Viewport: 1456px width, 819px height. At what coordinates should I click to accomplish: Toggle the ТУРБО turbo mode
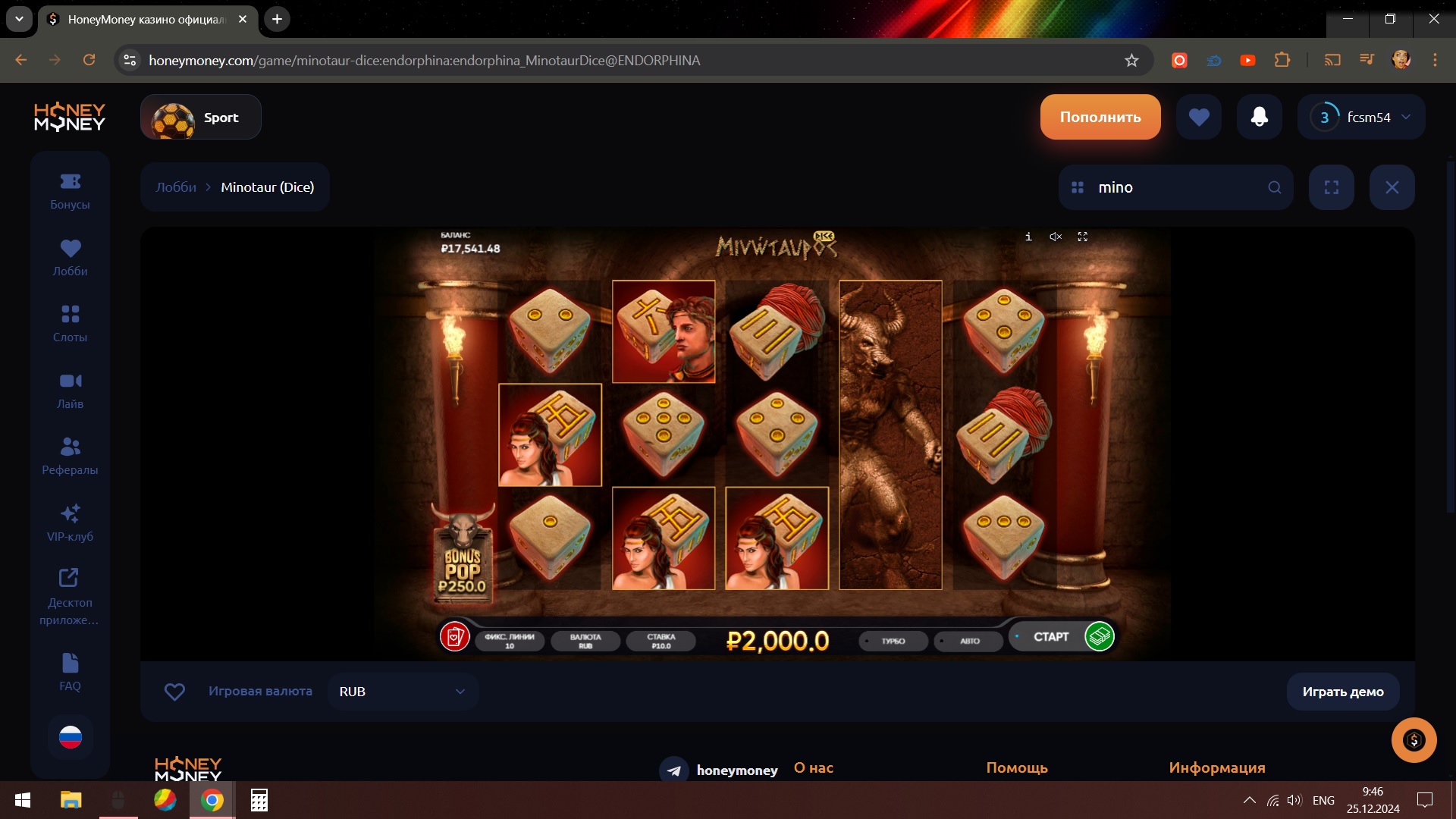(893, 642)
